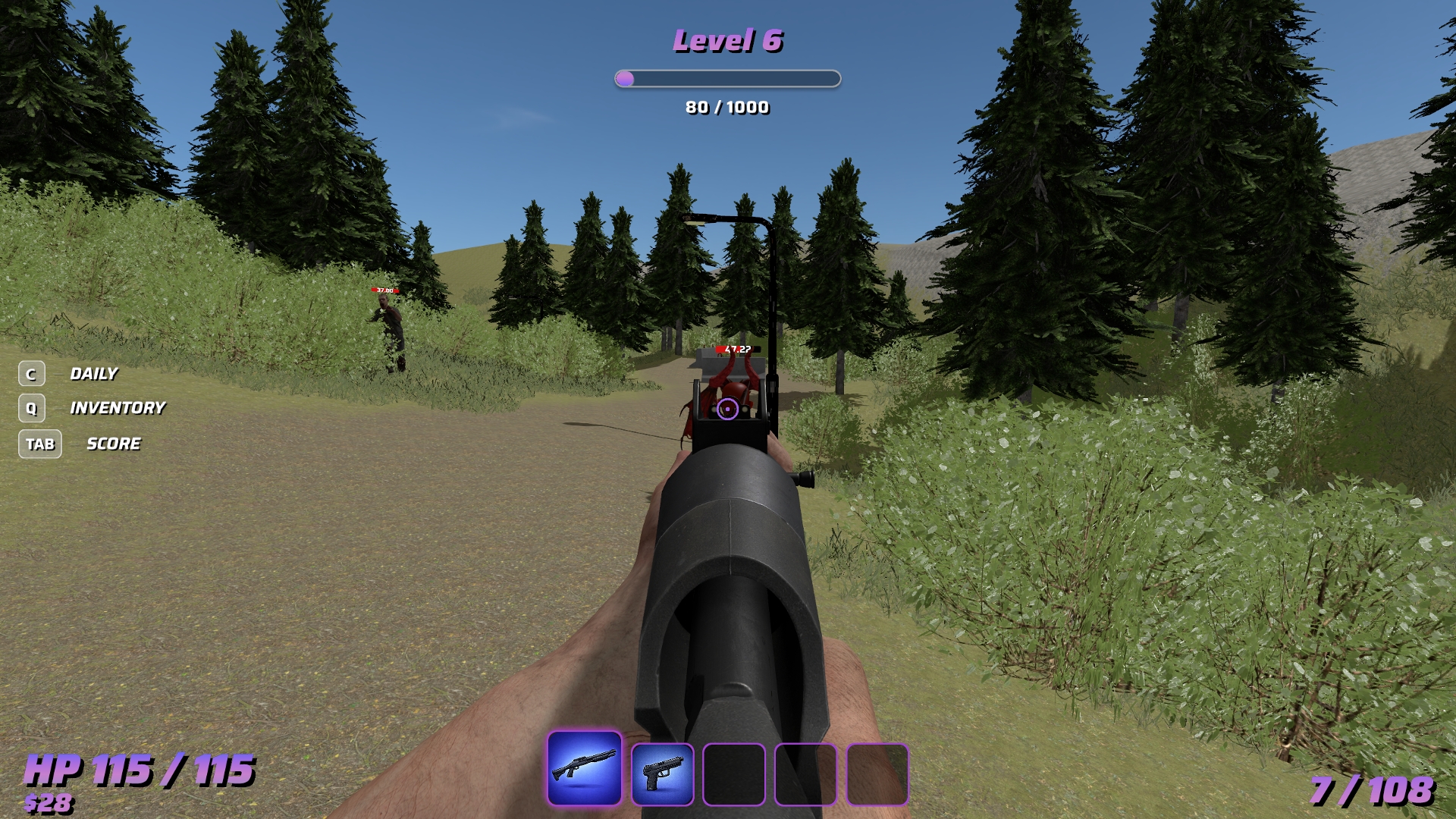The width and height of the screenshot is (1456, 819).
Task: Select the shotgun hotbar slot
Action: 584,768
